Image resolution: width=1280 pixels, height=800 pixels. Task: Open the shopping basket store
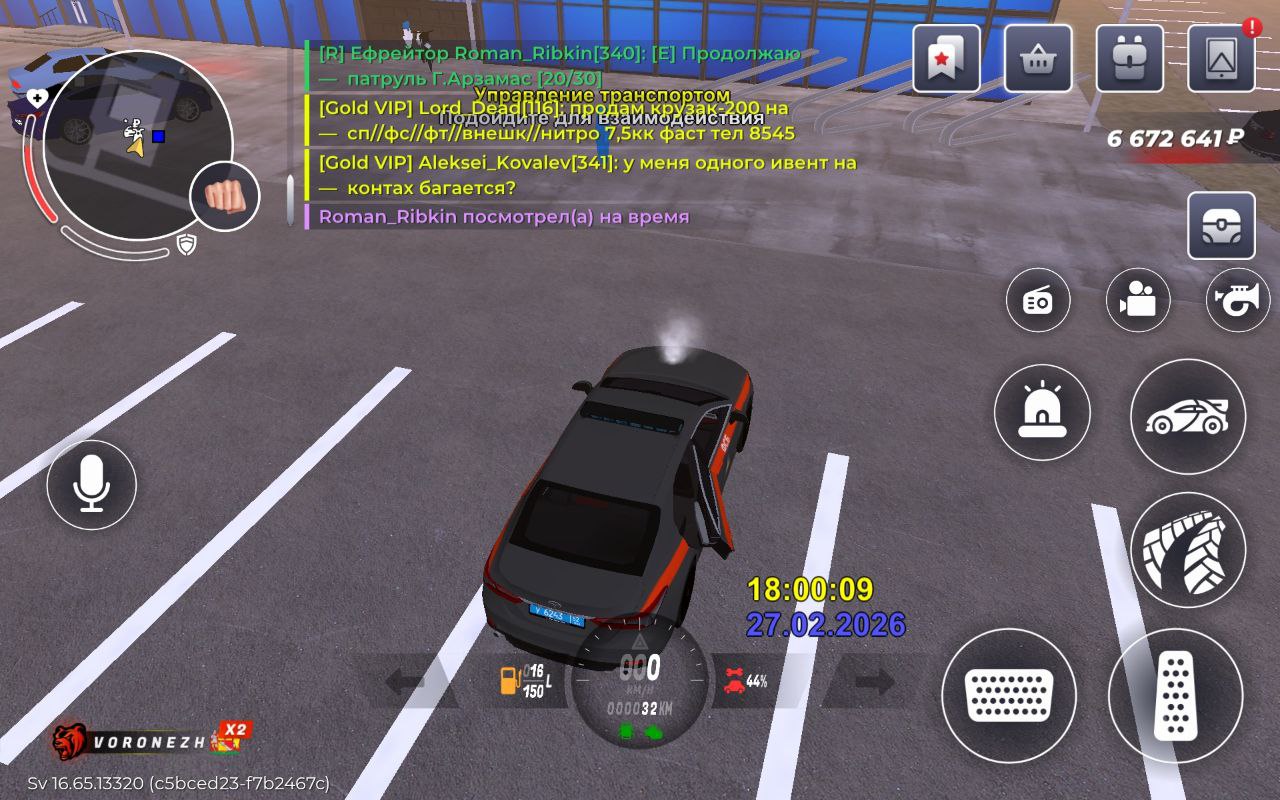pyautogui.click(x=1038, y=59)
